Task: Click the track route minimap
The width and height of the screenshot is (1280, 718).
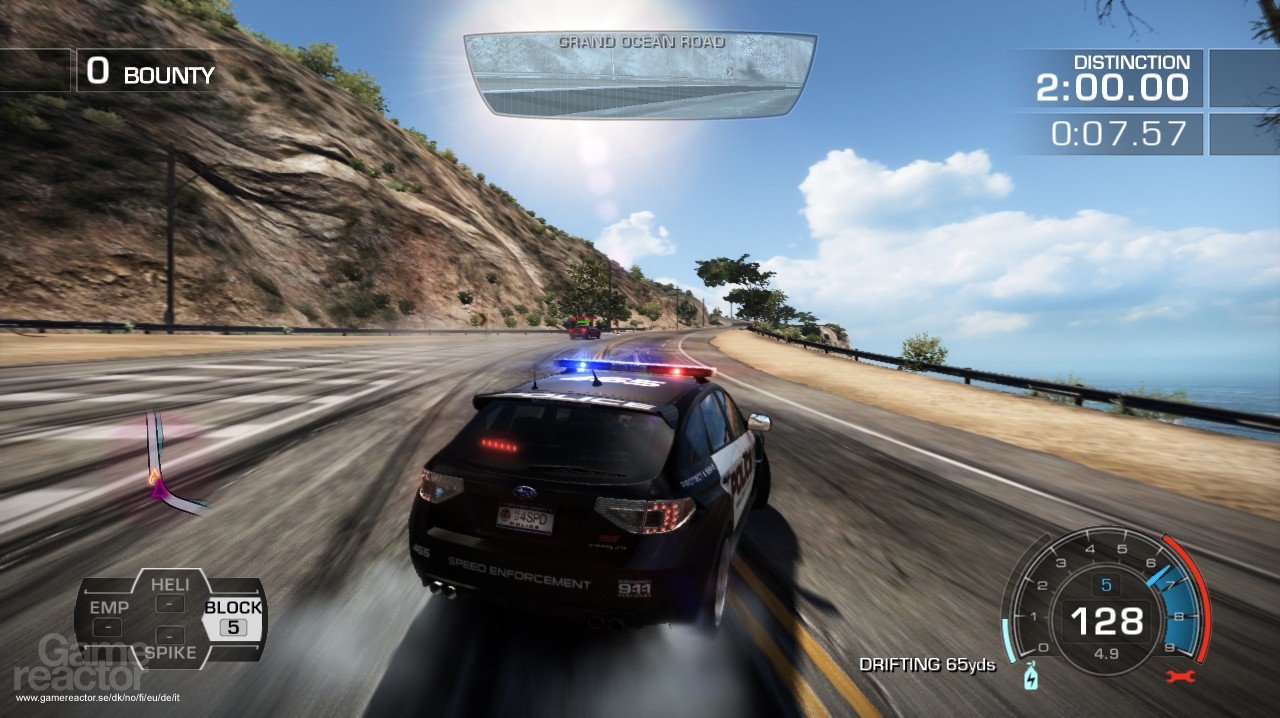Action: 164,465
